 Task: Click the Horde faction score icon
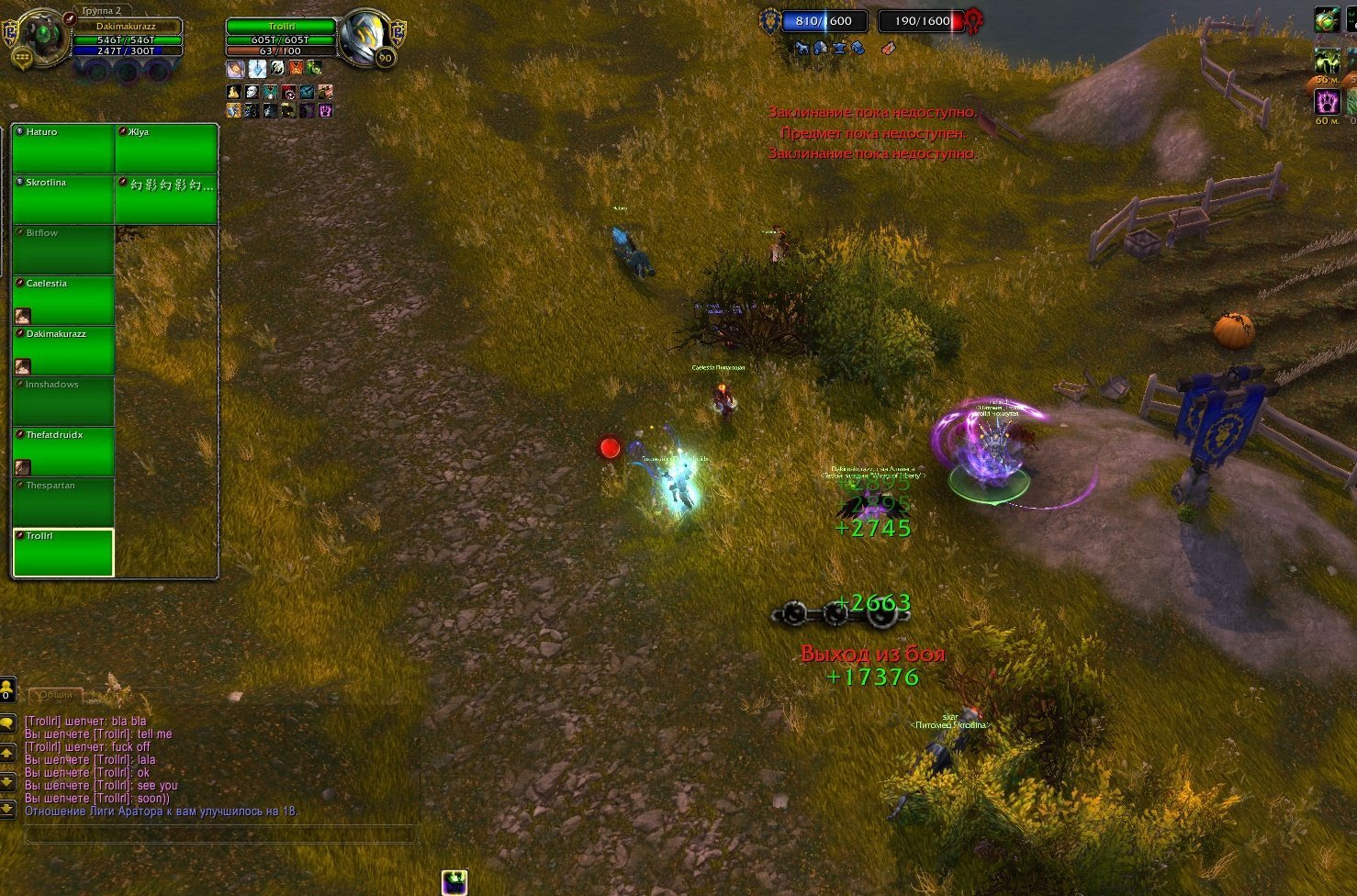click(x=973, y=20)
